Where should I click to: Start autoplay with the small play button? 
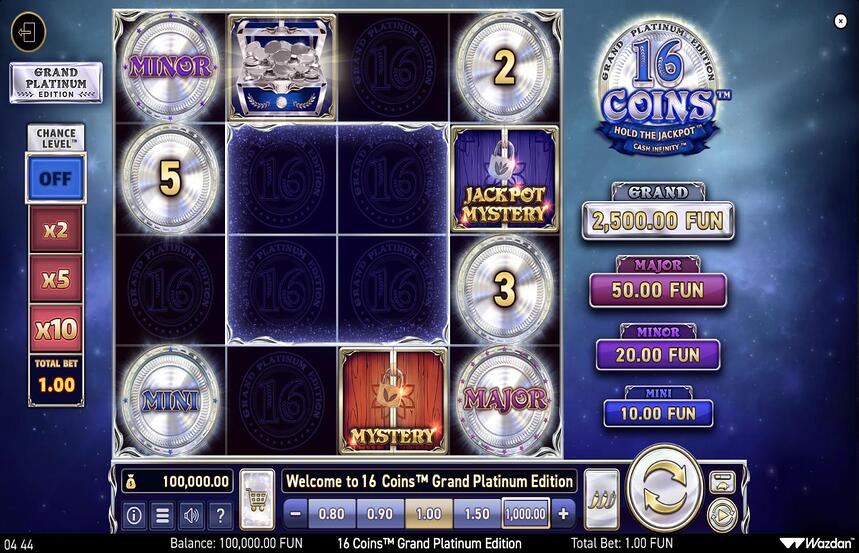[721, 514]
